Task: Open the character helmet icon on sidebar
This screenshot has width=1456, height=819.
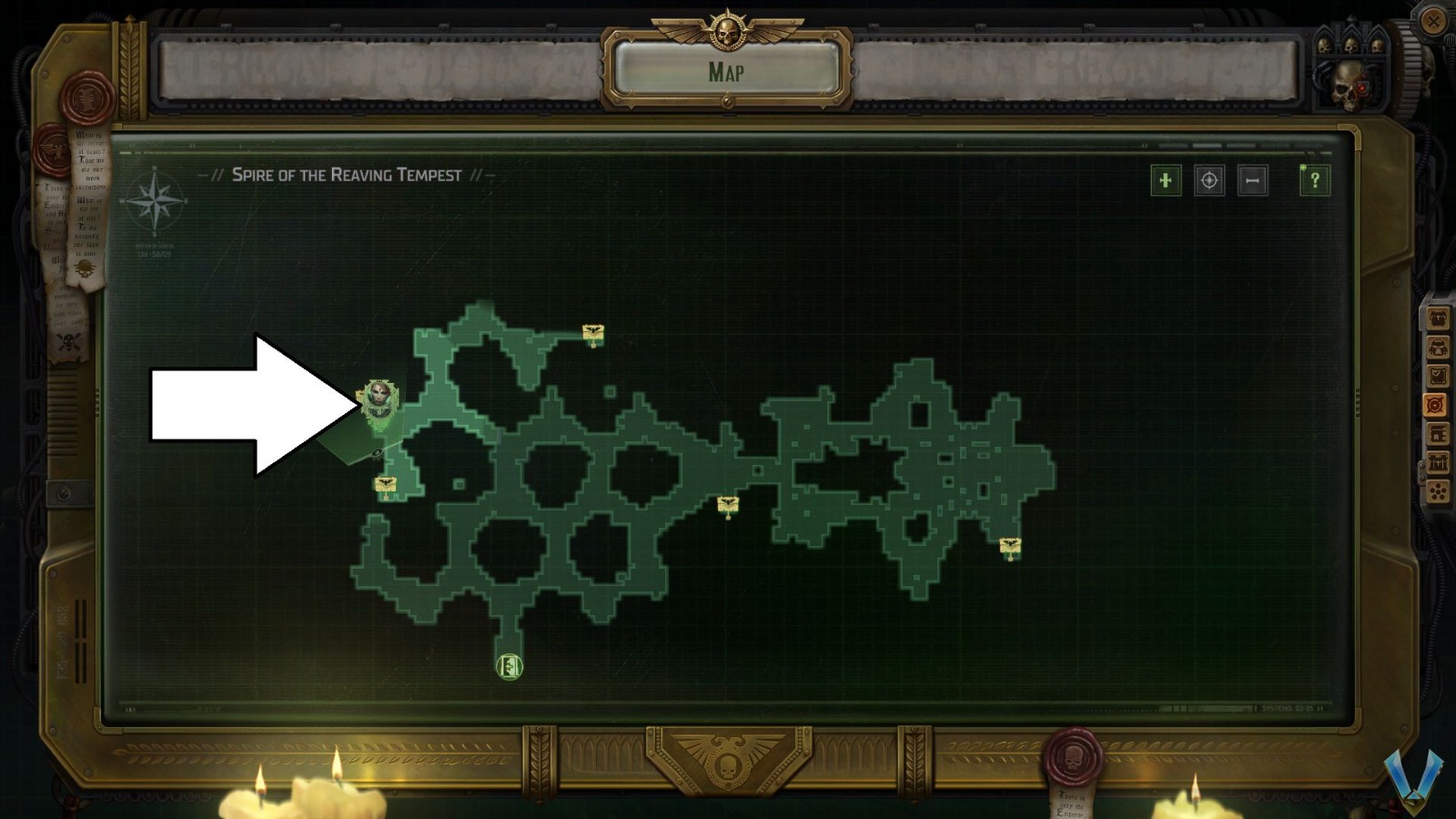Action: [x=1438, y=348]
